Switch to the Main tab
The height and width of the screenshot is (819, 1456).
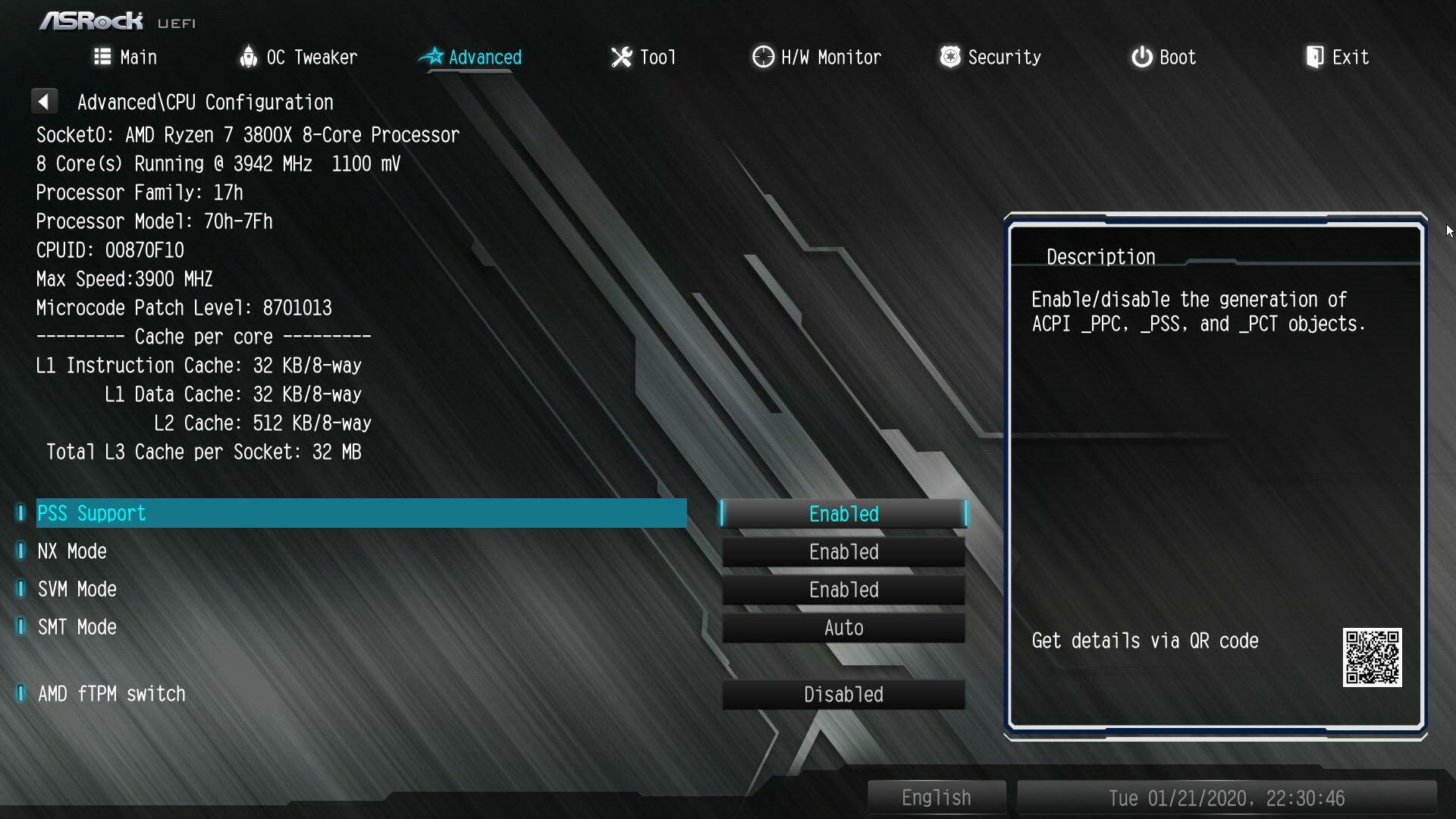[126, 57]
